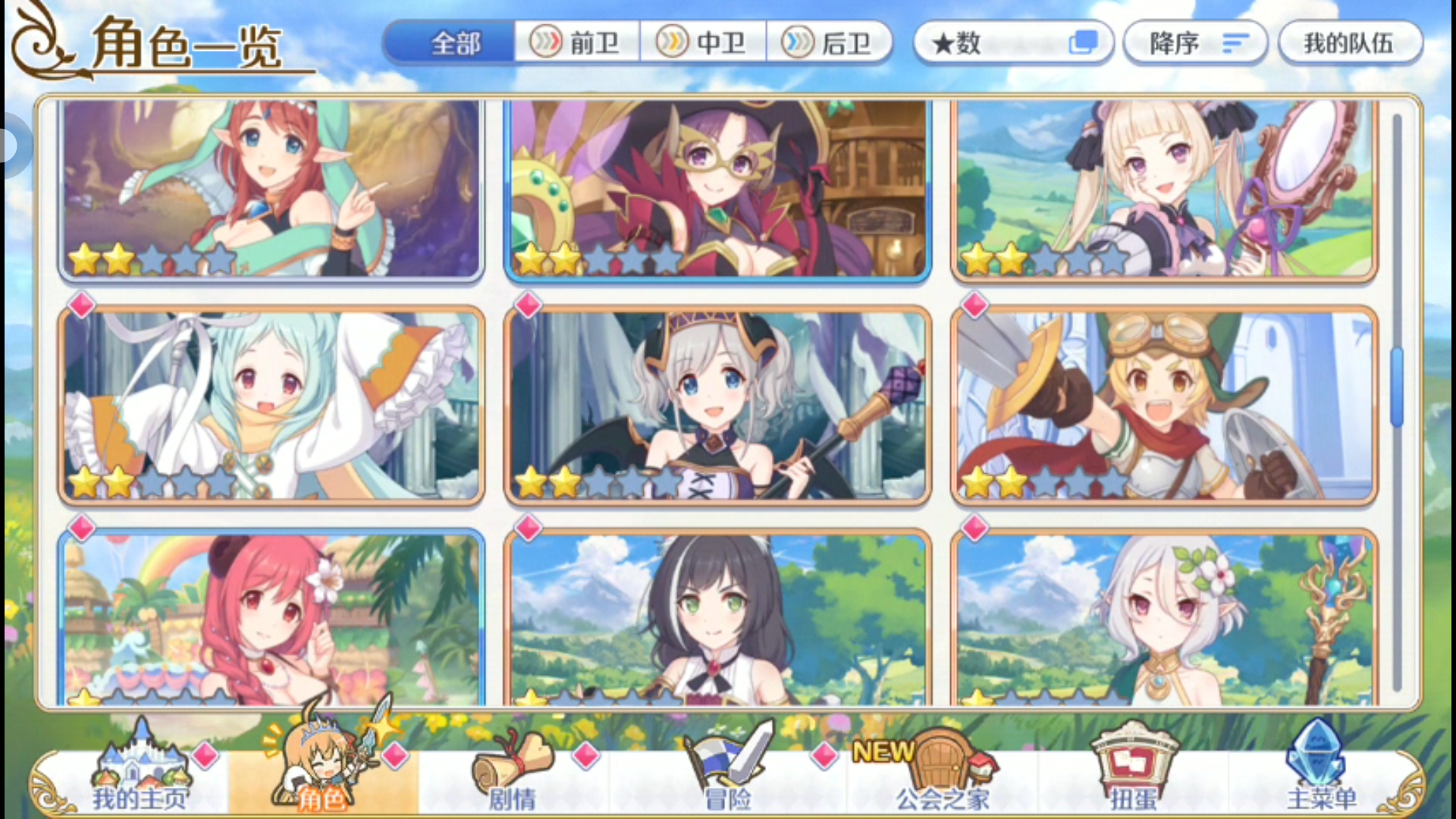Open the 我的队伍 panel
Viewport: 1456px width, 819px height.
click(1350, 42)
